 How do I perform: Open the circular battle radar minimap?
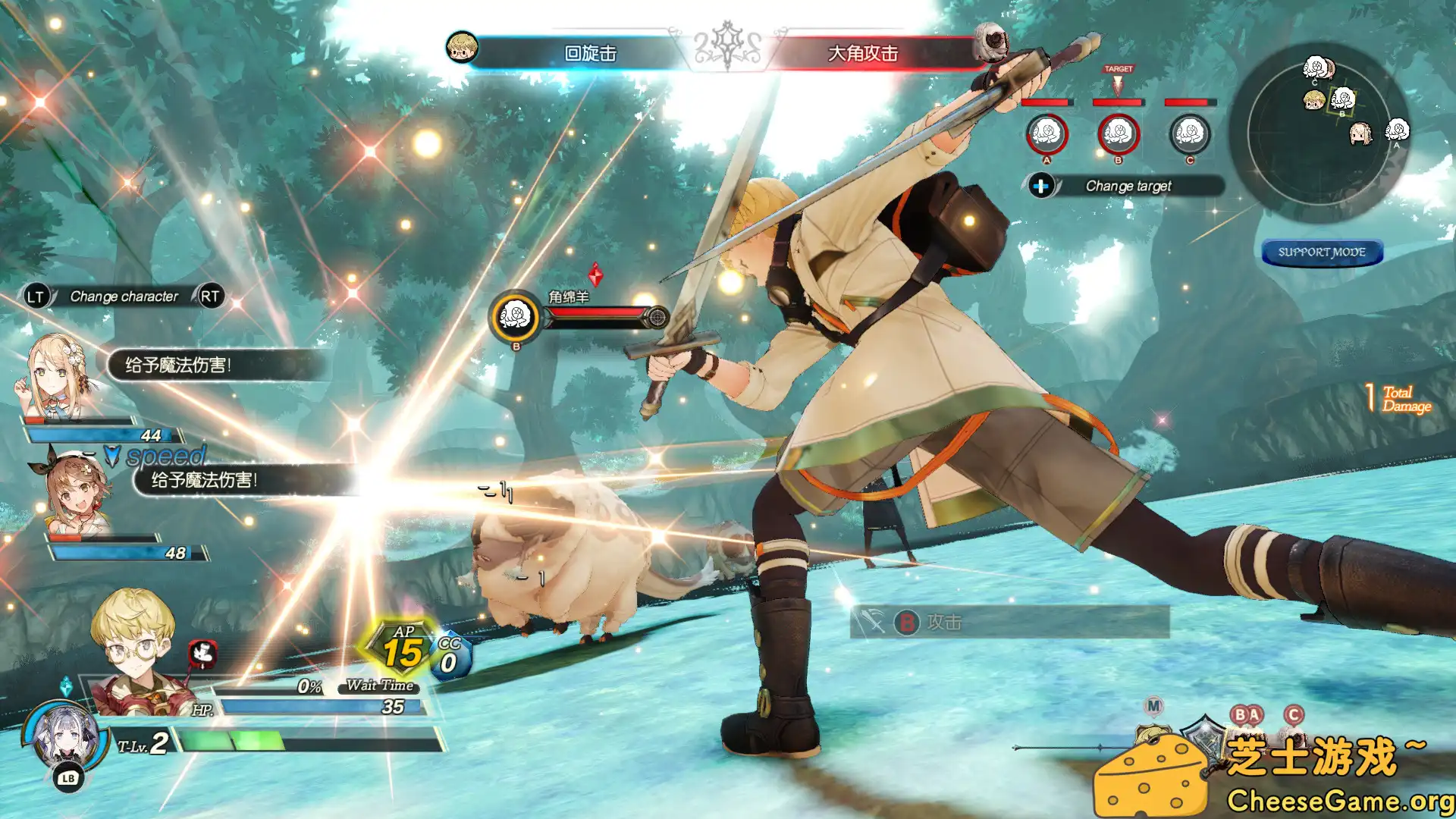tap(1319, 133)
